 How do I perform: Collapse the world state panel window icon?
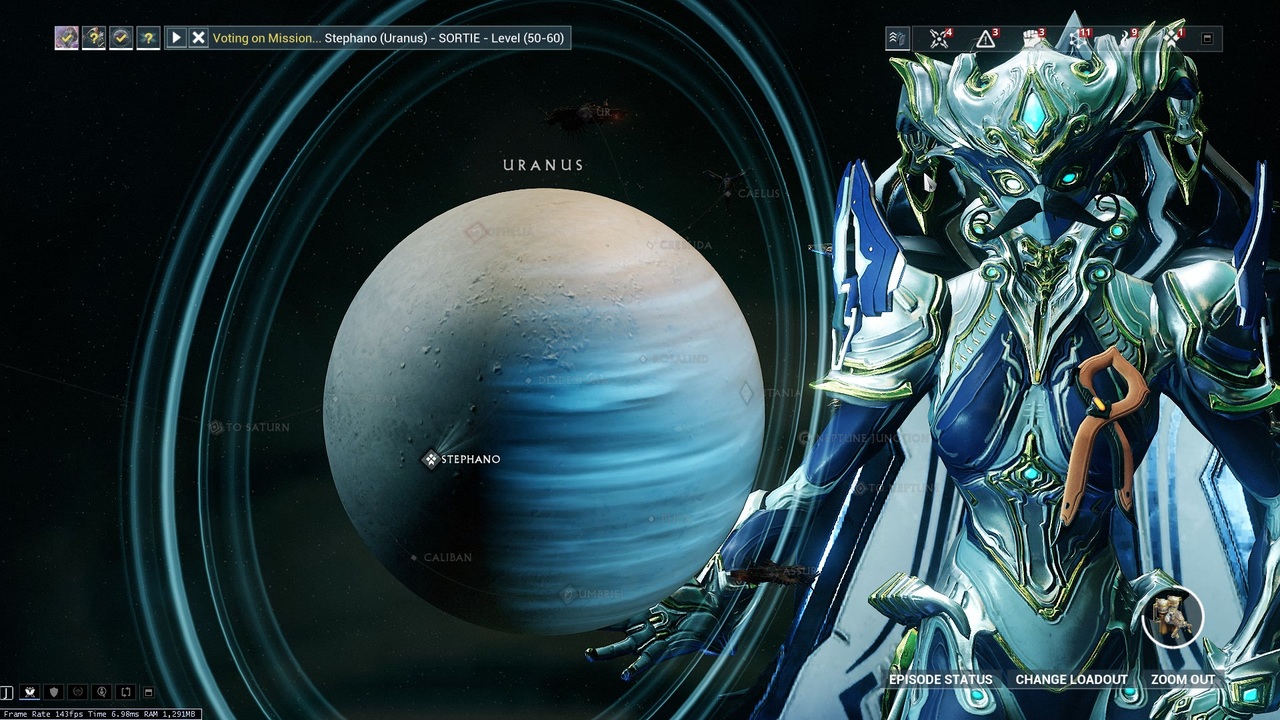pyautogui.click(x=1207, y=39)
